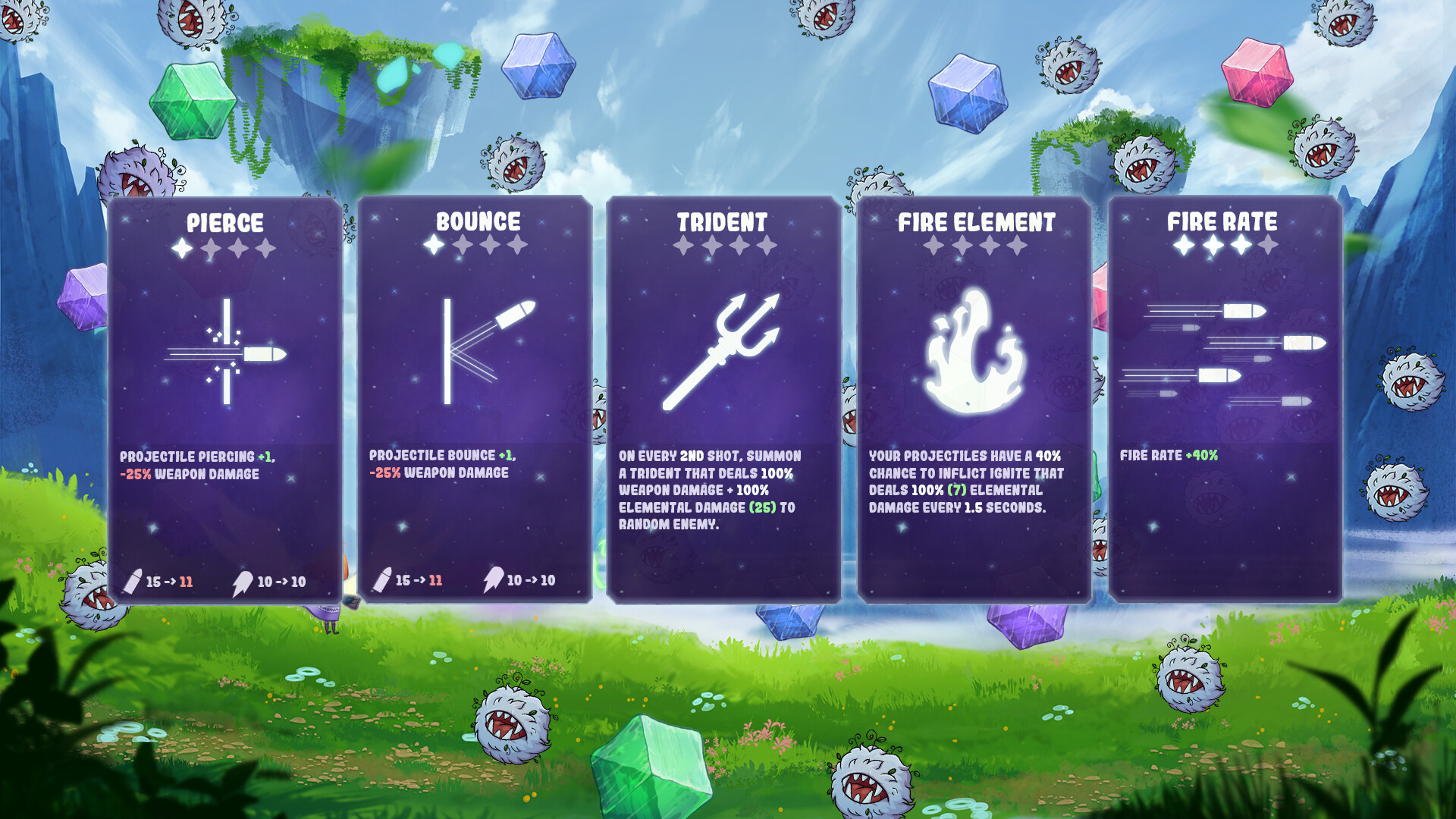The height and width of the screenshot is (819, 1456).
Task: Click the 15 -> 11 ammo stat on Pierce
Action: [x=171, y=580]
